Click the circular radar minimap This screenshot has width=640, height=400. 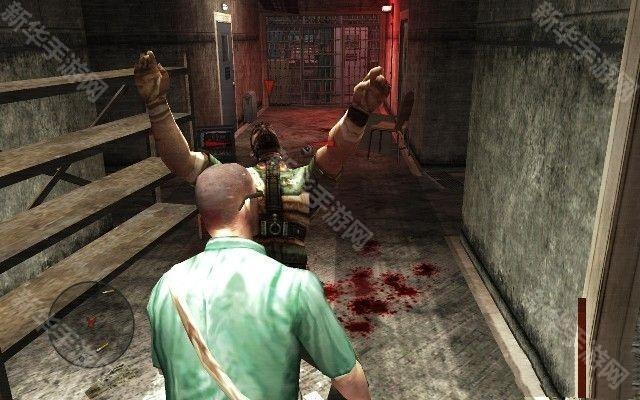pos(91,324)
